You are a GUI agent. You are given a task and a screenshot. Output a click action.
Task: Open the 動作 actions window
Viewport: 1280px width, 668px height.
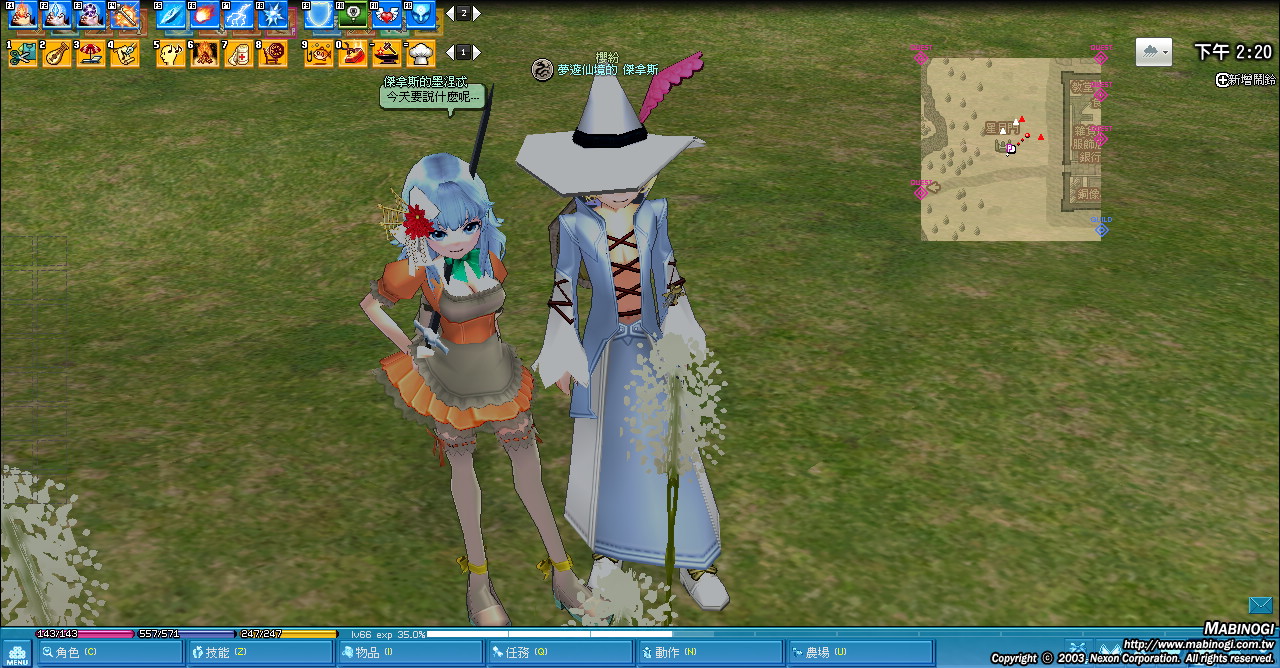pyautogui.click(x=709, y=653)
